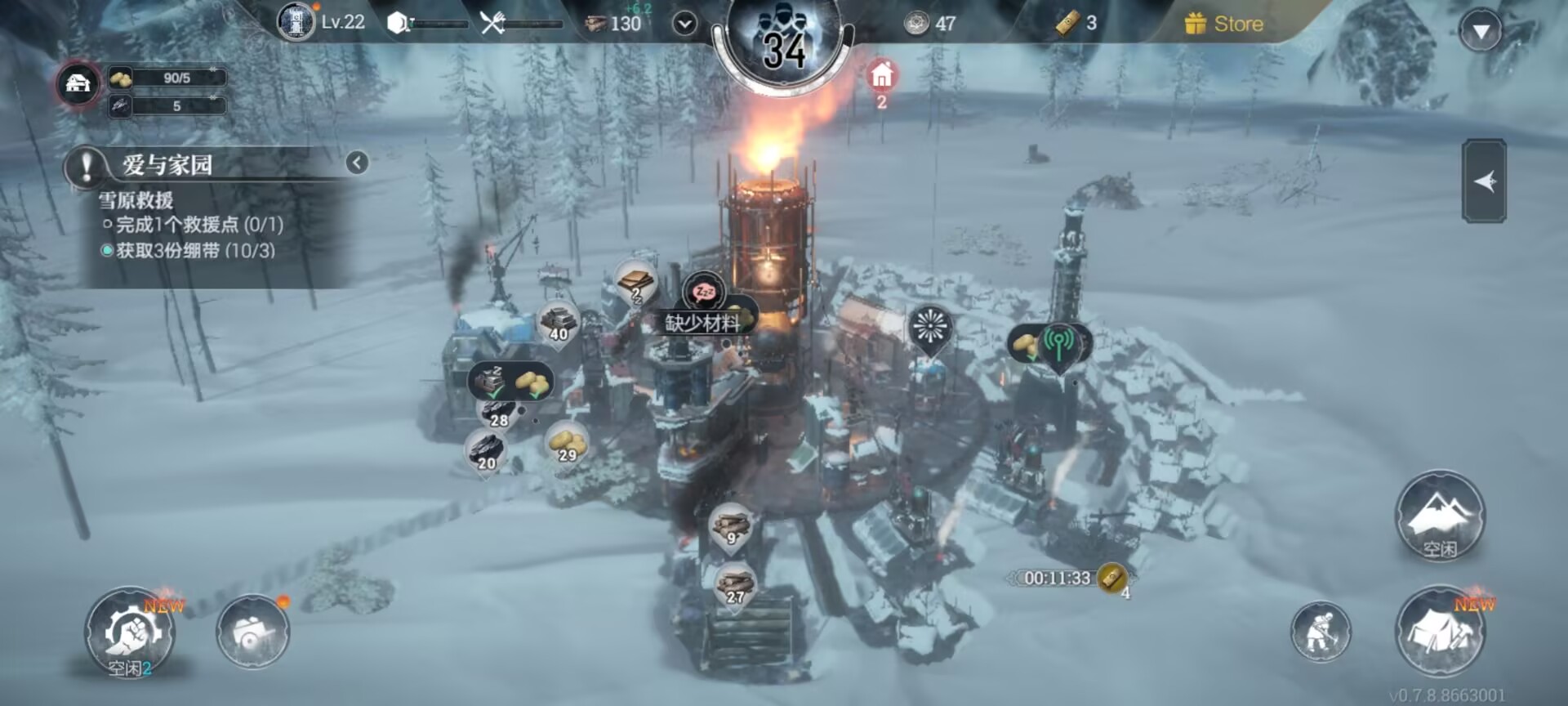Tap the red house notification icon

point(881,77)
